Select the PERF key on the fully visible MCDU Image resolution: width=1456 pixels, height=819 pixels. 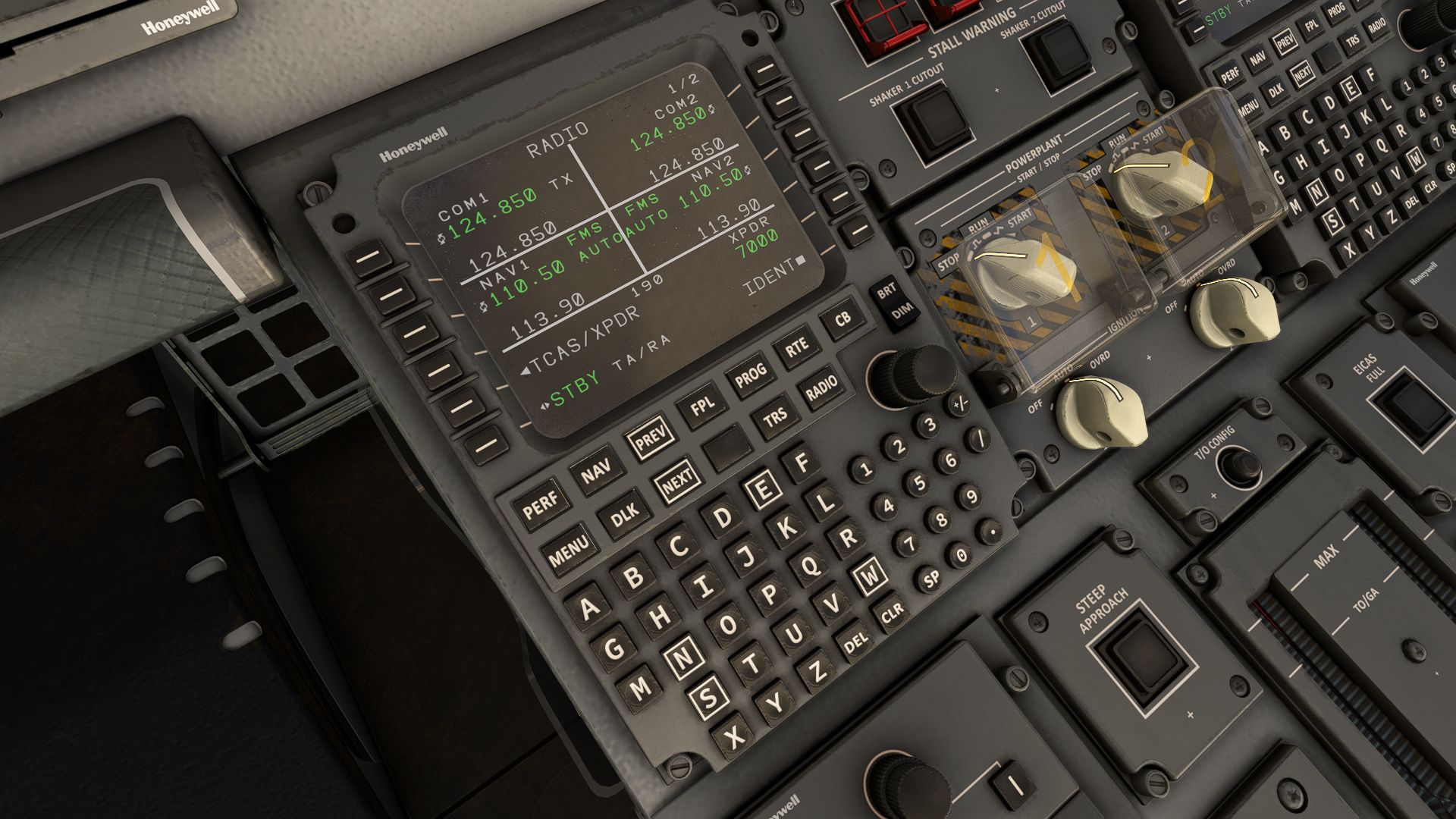[540, 503]
